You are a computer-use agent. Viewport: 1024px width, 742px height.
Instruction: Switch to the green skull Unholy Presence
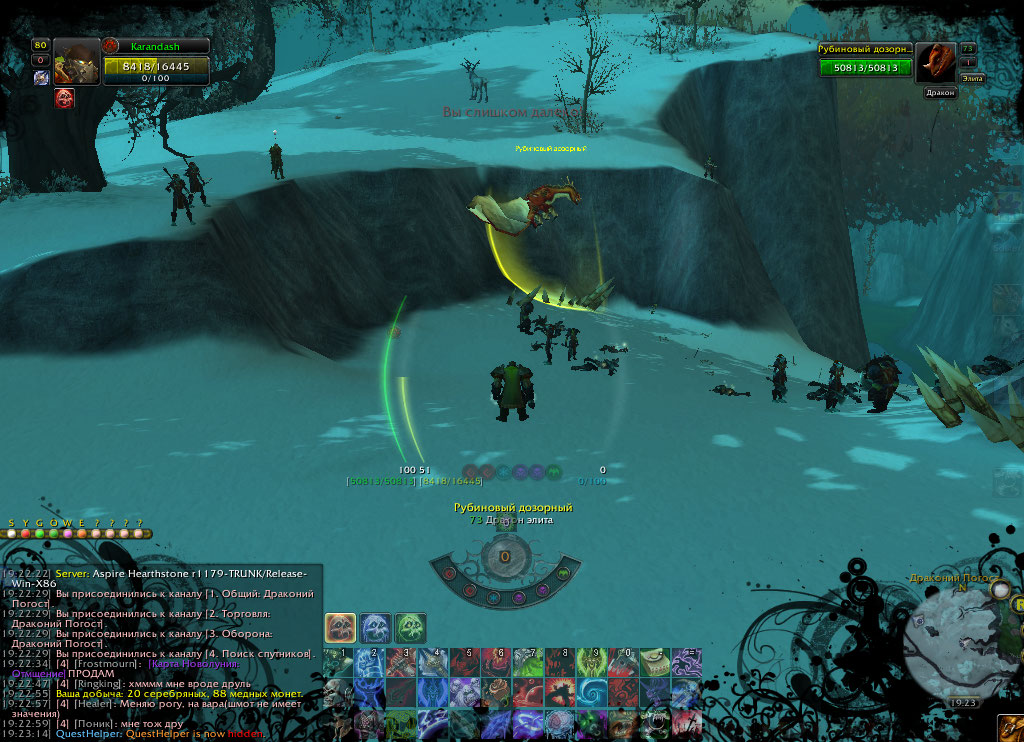pos(410,628)
